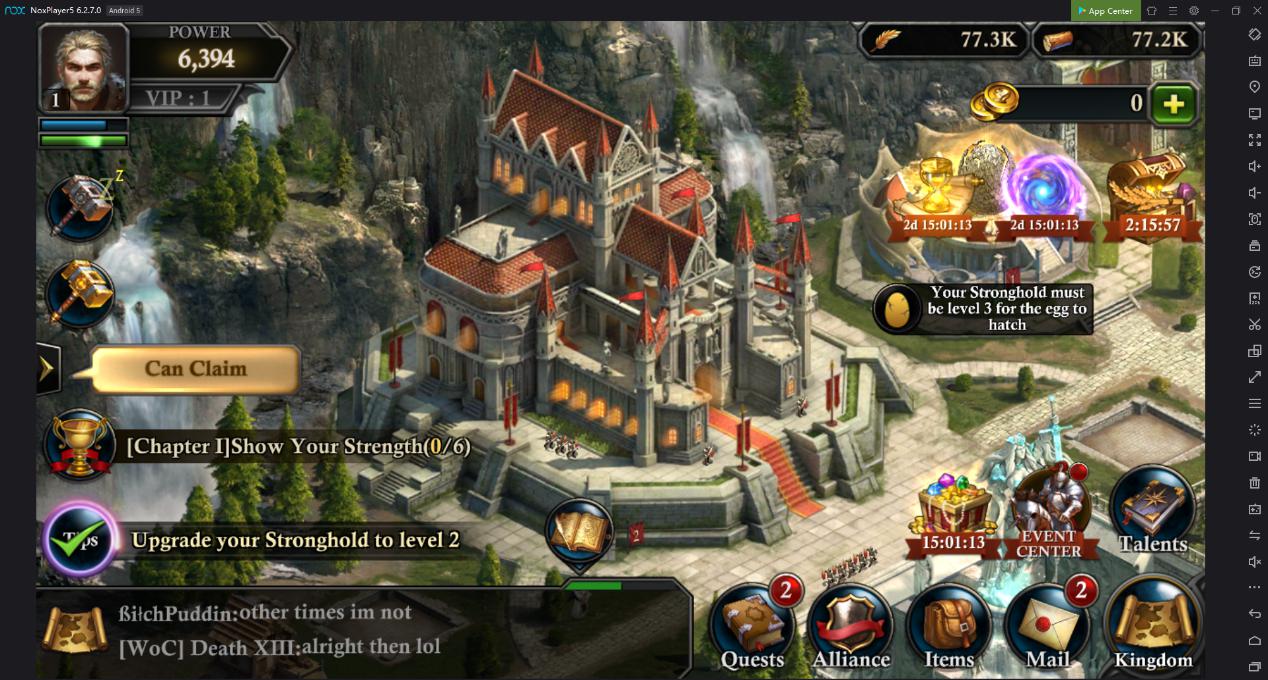Expand the left side arrow panel
Image resolution: width=1268 pixels, height=680 pixels.
pyautogui.click(x=47, y=369)
